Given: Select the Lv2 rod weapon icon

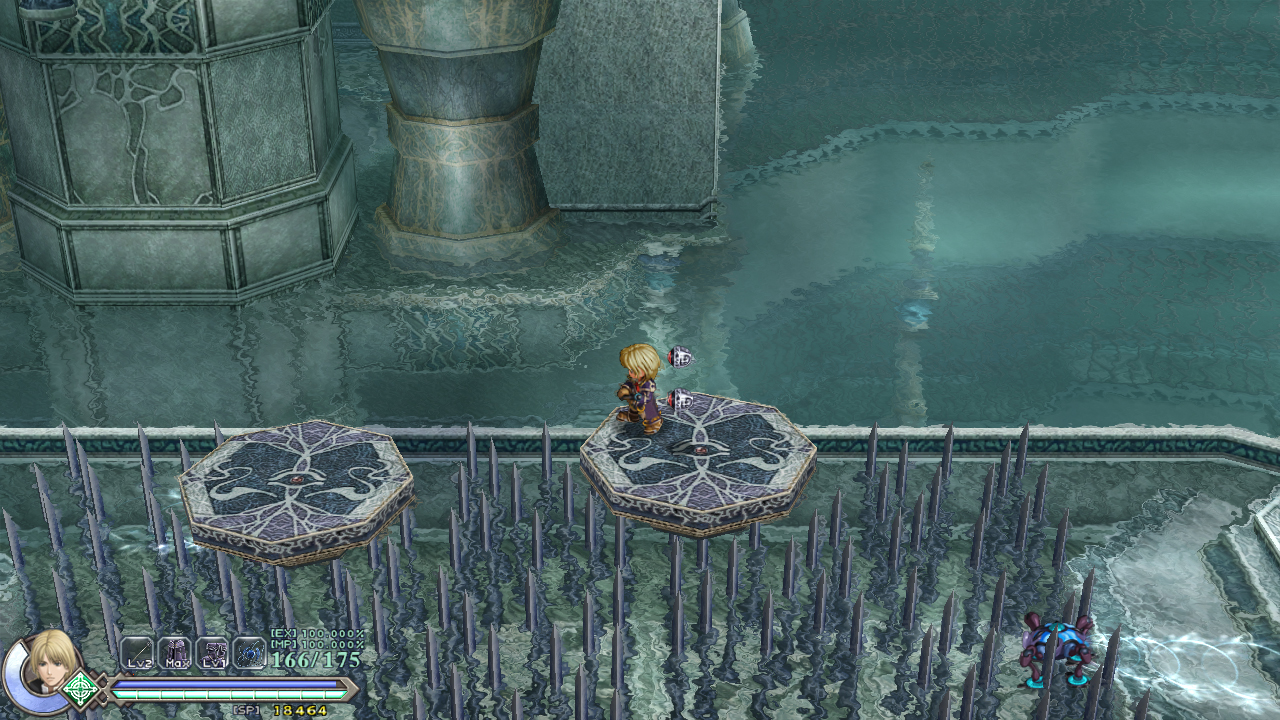Looking at the screenshot, I should point(137,653).
